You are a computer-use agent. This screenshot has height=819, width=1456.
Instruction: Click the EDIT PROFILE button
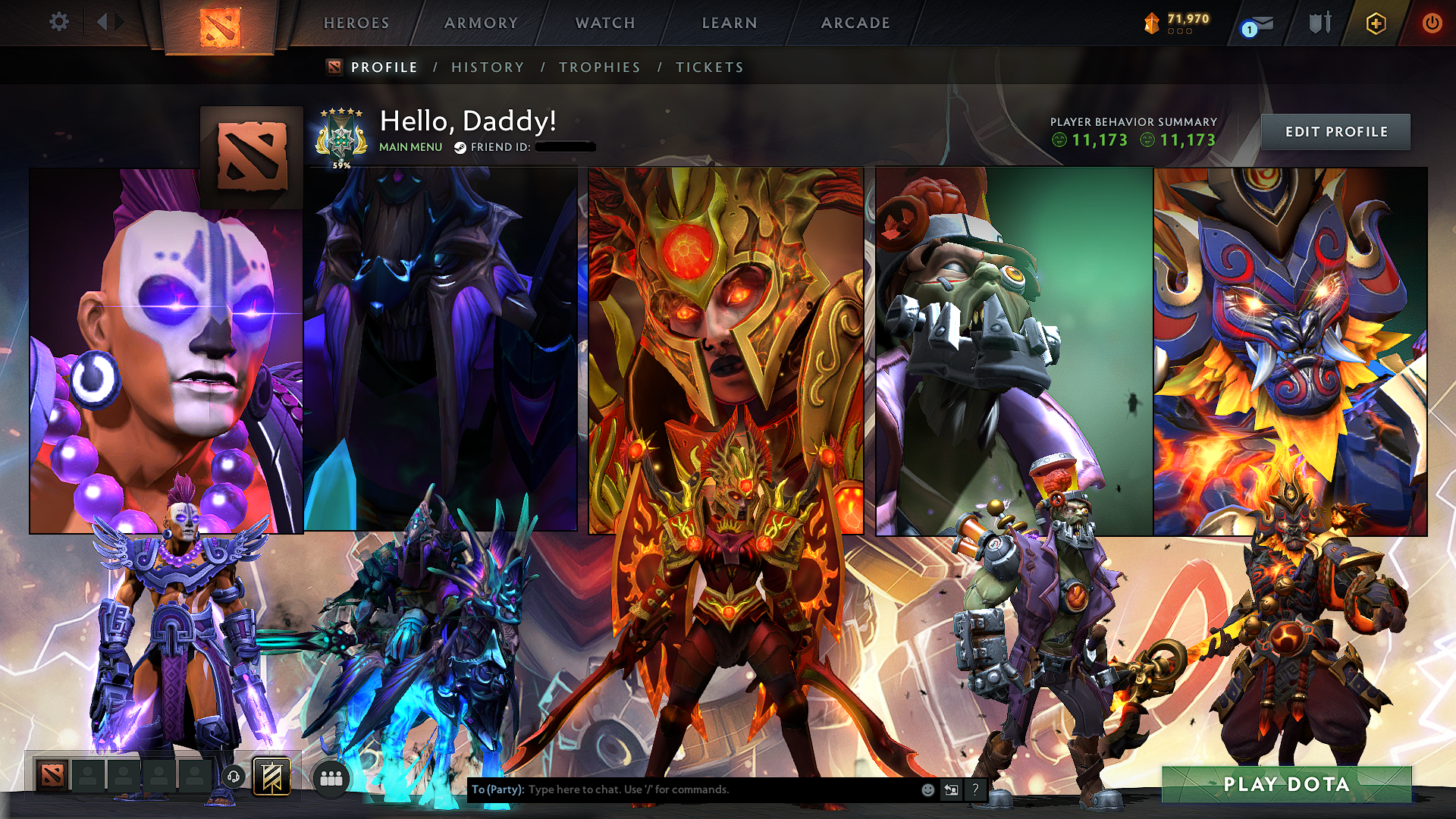(1335, 131)
